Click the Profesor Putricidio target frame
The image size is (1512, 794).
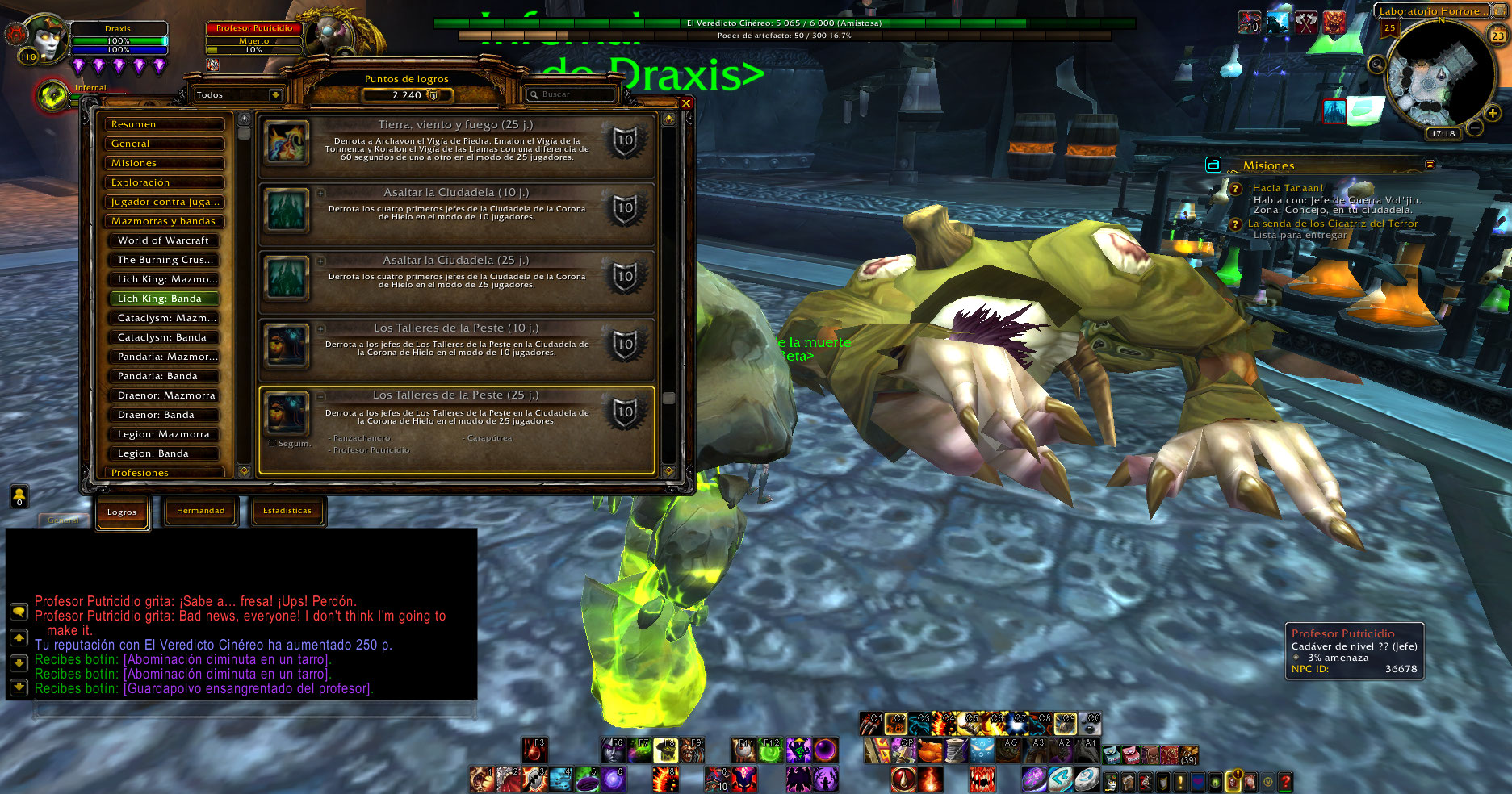[x=254, y=39]
